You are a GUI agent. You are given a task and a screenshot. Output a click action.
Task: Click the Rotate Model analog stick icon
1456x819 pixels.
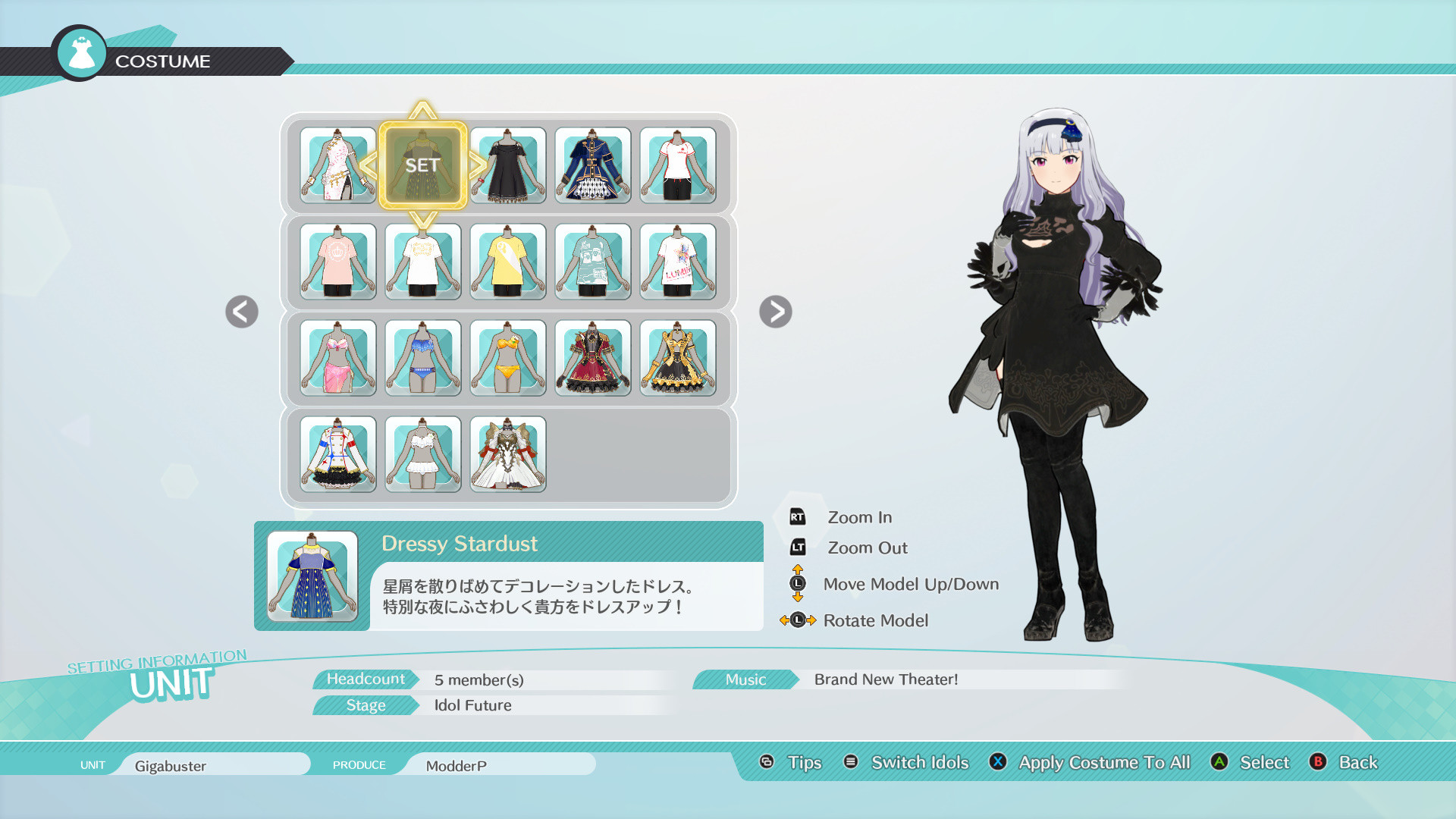799,620
